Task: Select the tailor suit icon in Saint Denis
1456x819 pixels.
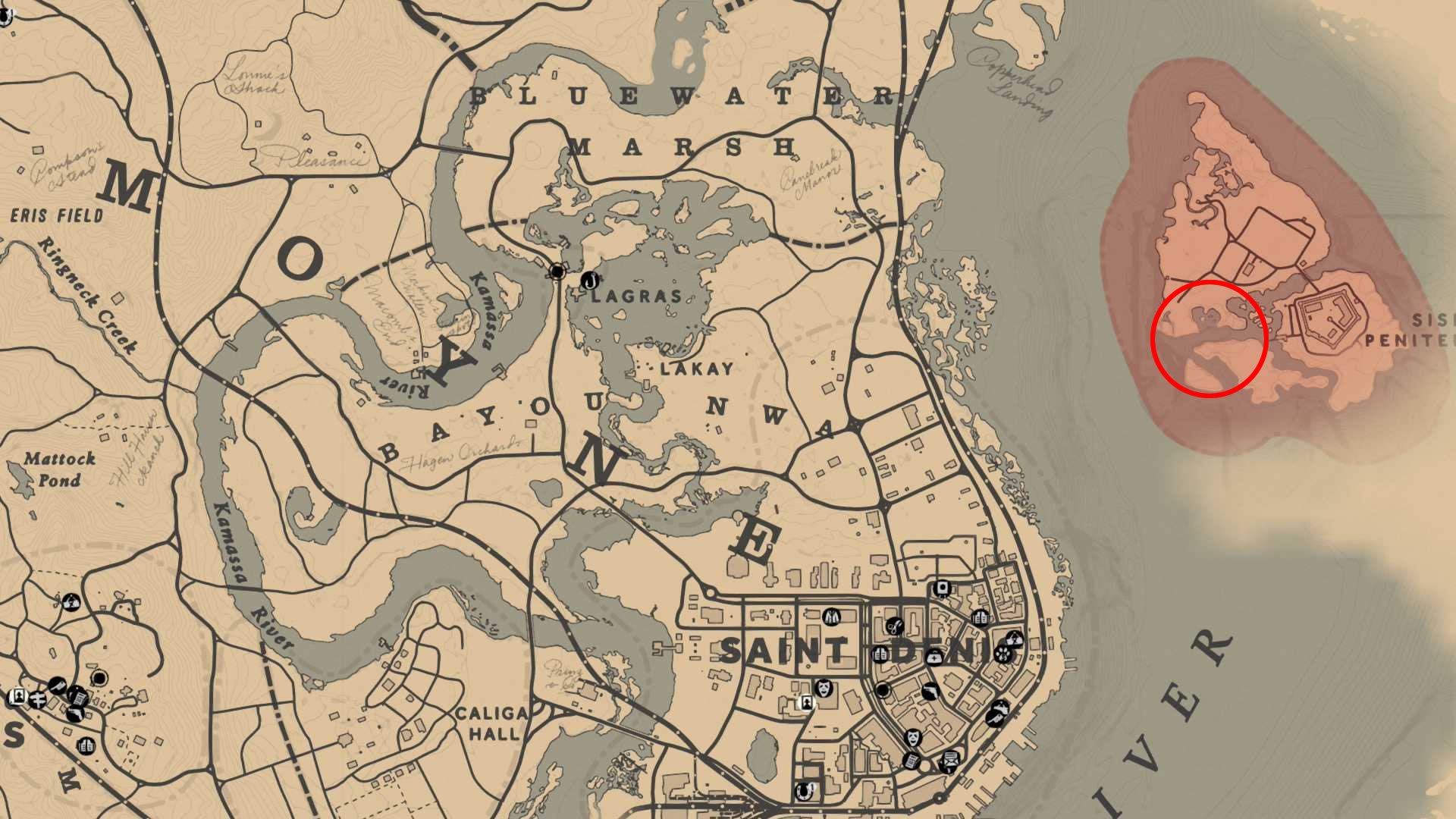Action: 831,617
